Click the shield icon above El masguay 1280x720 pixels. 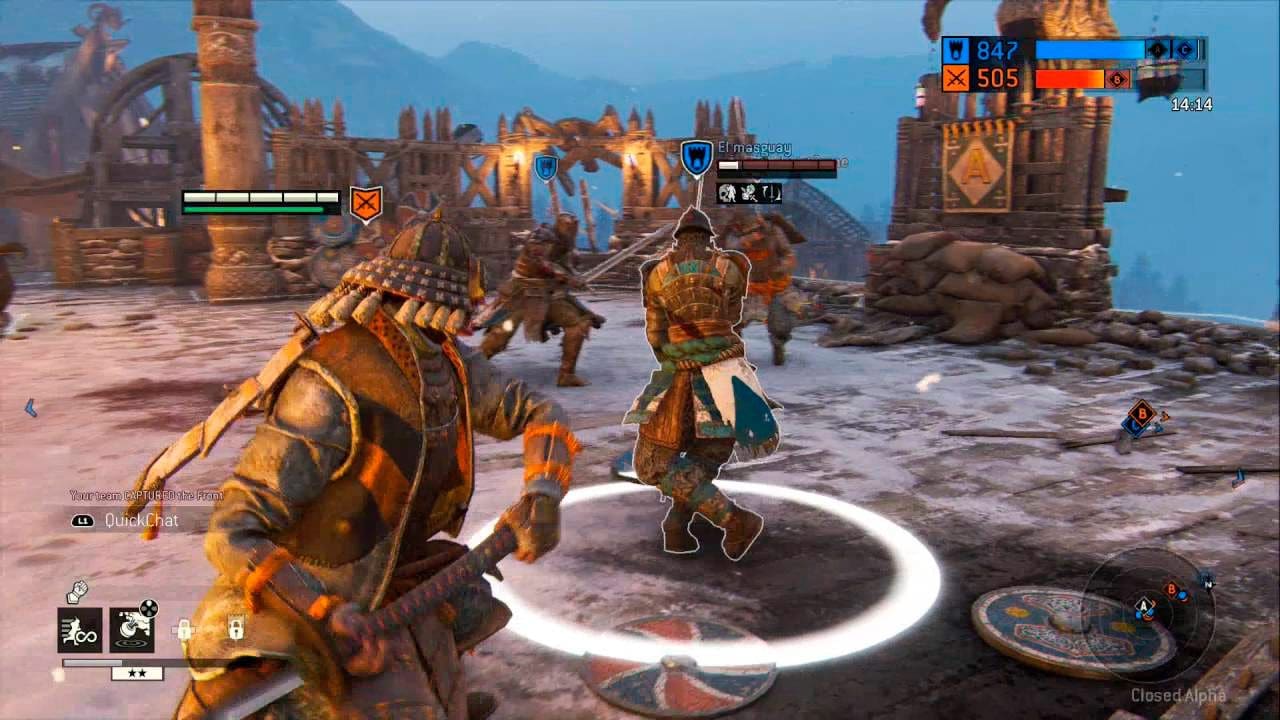695,155
